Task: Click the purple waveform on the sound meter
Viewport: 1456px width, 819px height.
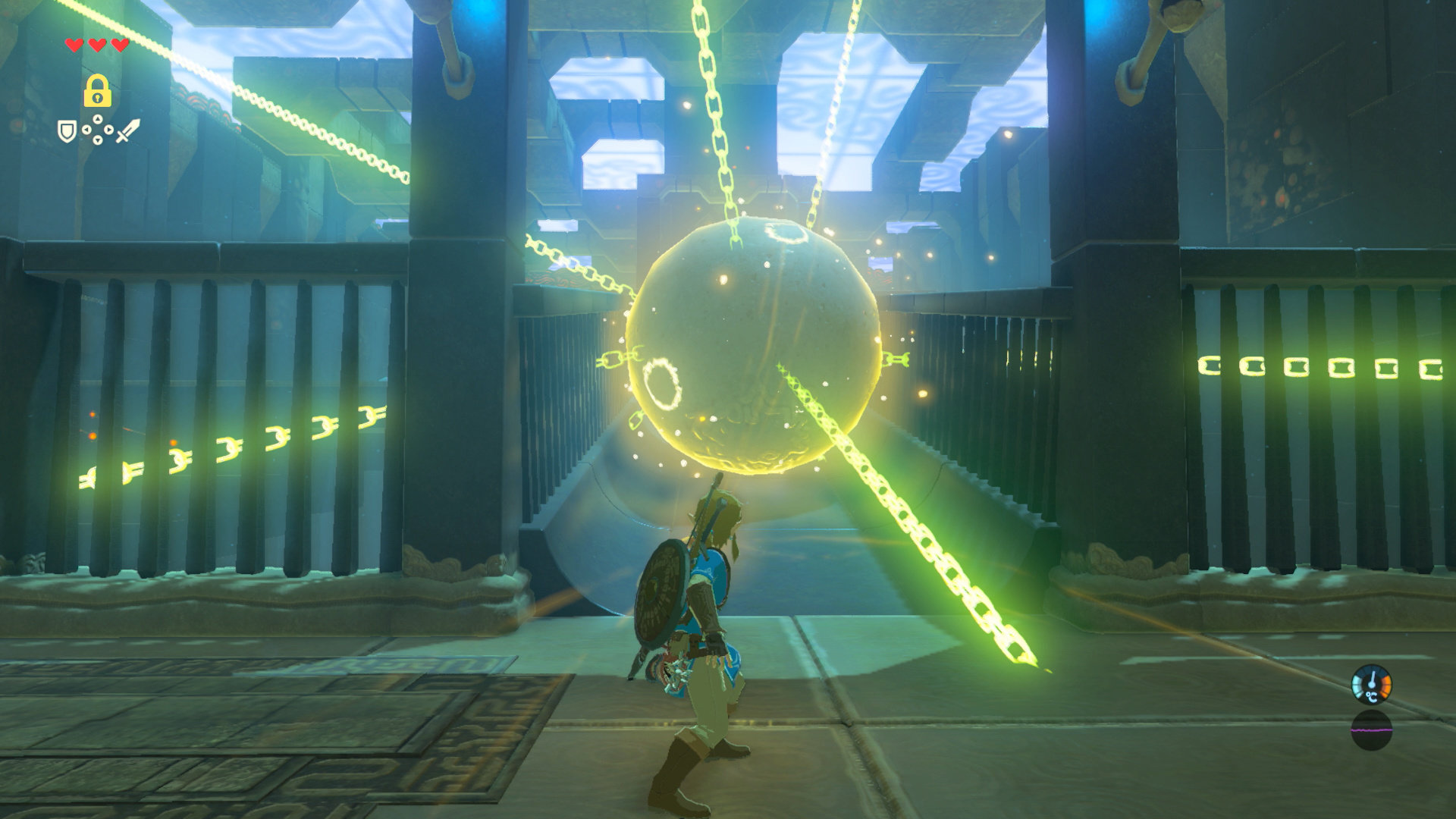Action: [1371, 730]
